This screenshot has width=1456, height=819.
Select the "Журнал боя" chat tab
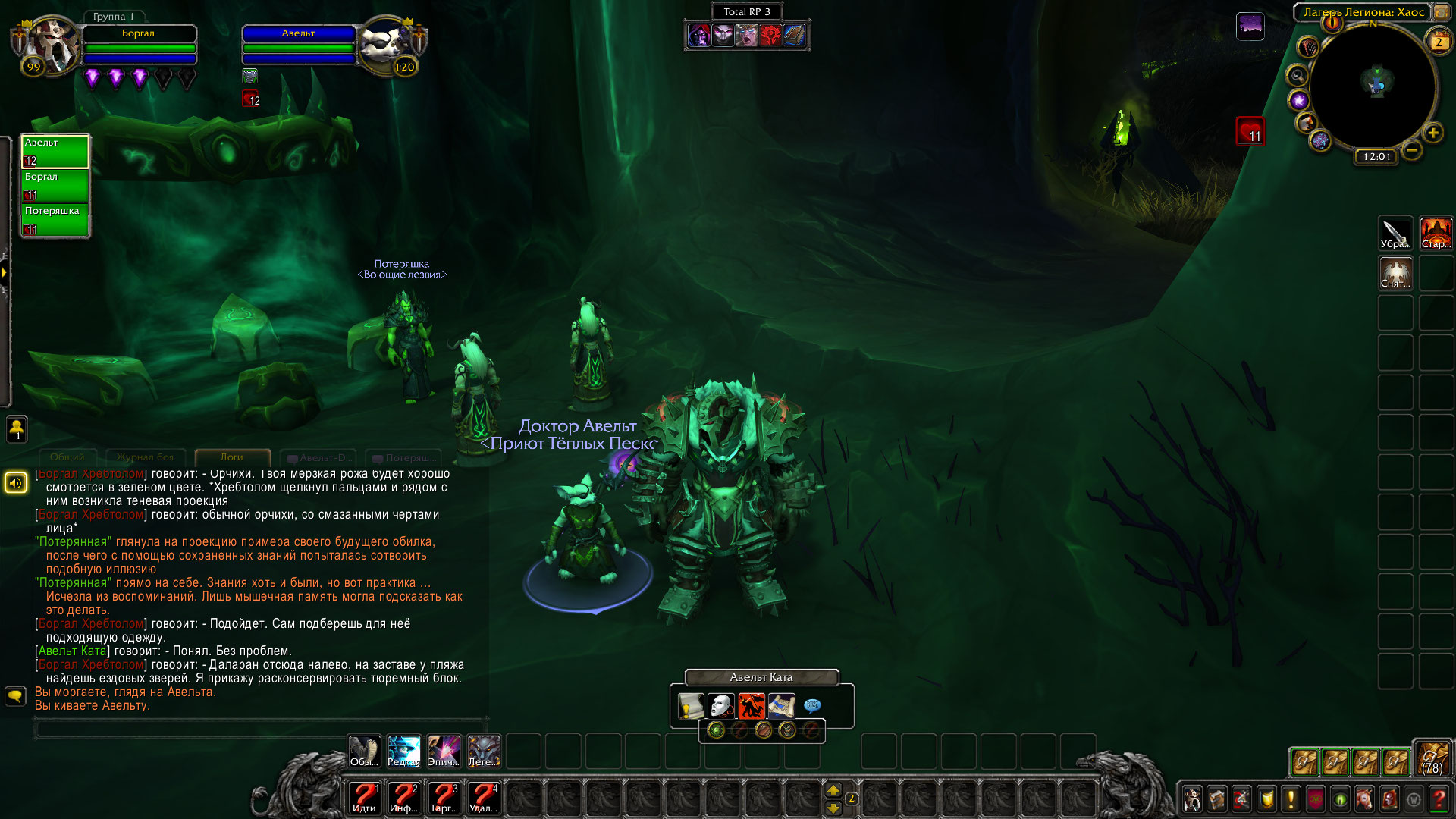tap(145, 457)
